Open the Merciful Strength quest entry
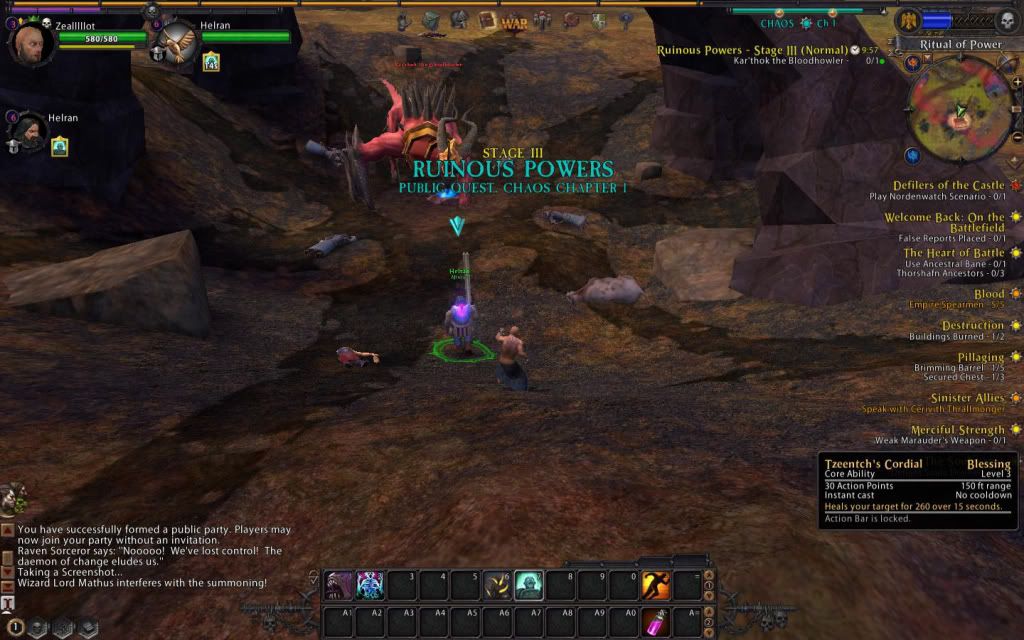The height and width of the screenshot is (640, 1024). coord(957,429)
